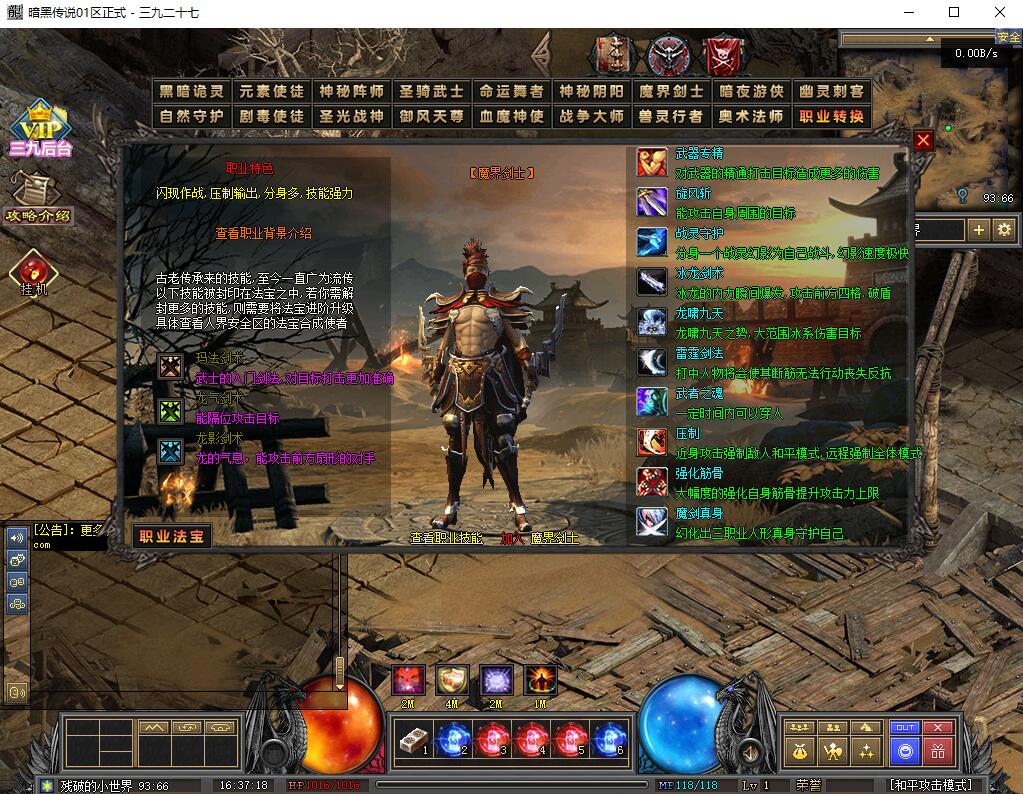Select the 黑暗诡灵 class tab
This screenshot has width=1023, height=794.
click(x=191, y=91)
